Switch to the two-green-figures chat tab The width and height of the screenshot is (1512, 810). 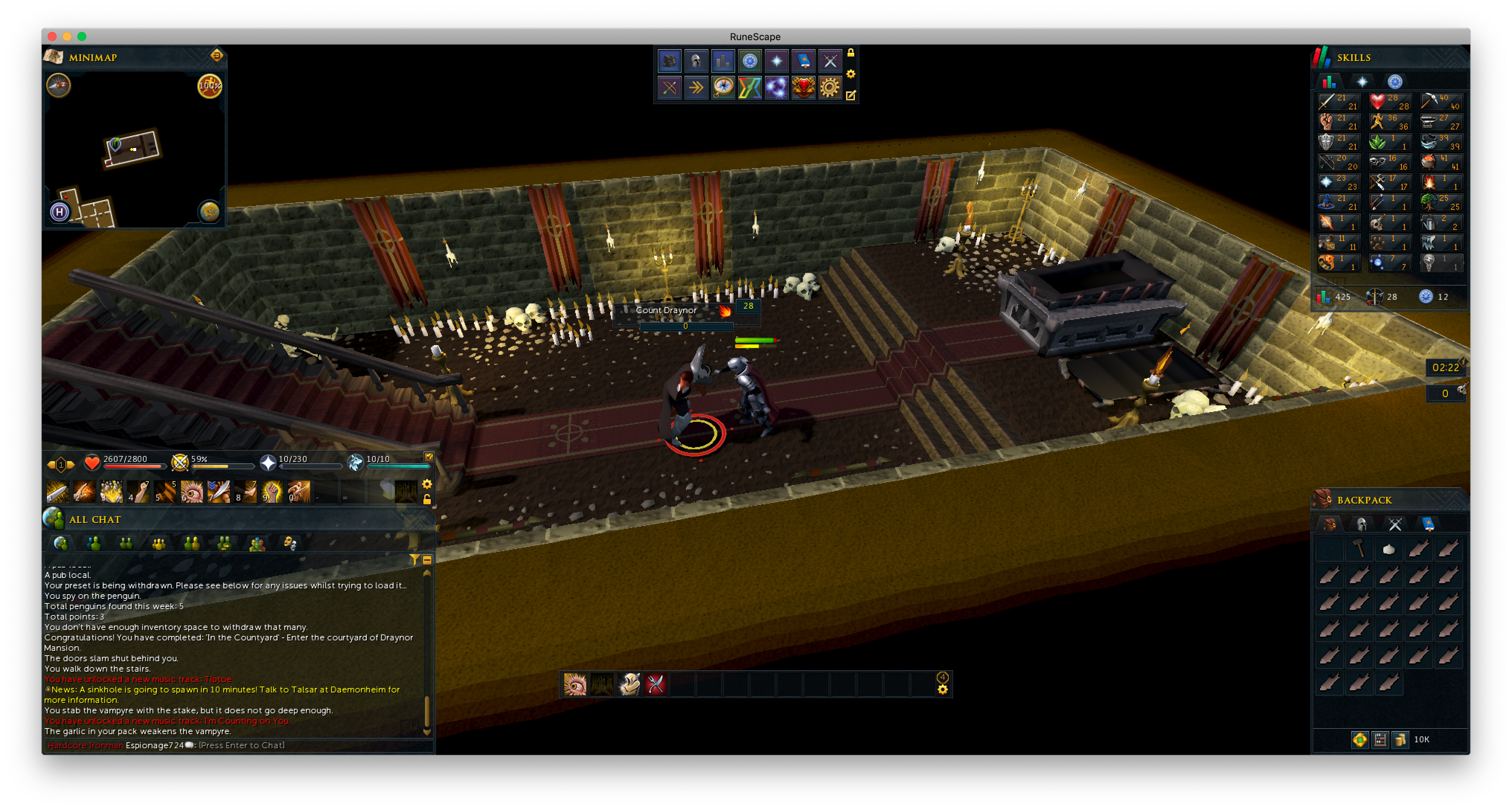(126, 544)
